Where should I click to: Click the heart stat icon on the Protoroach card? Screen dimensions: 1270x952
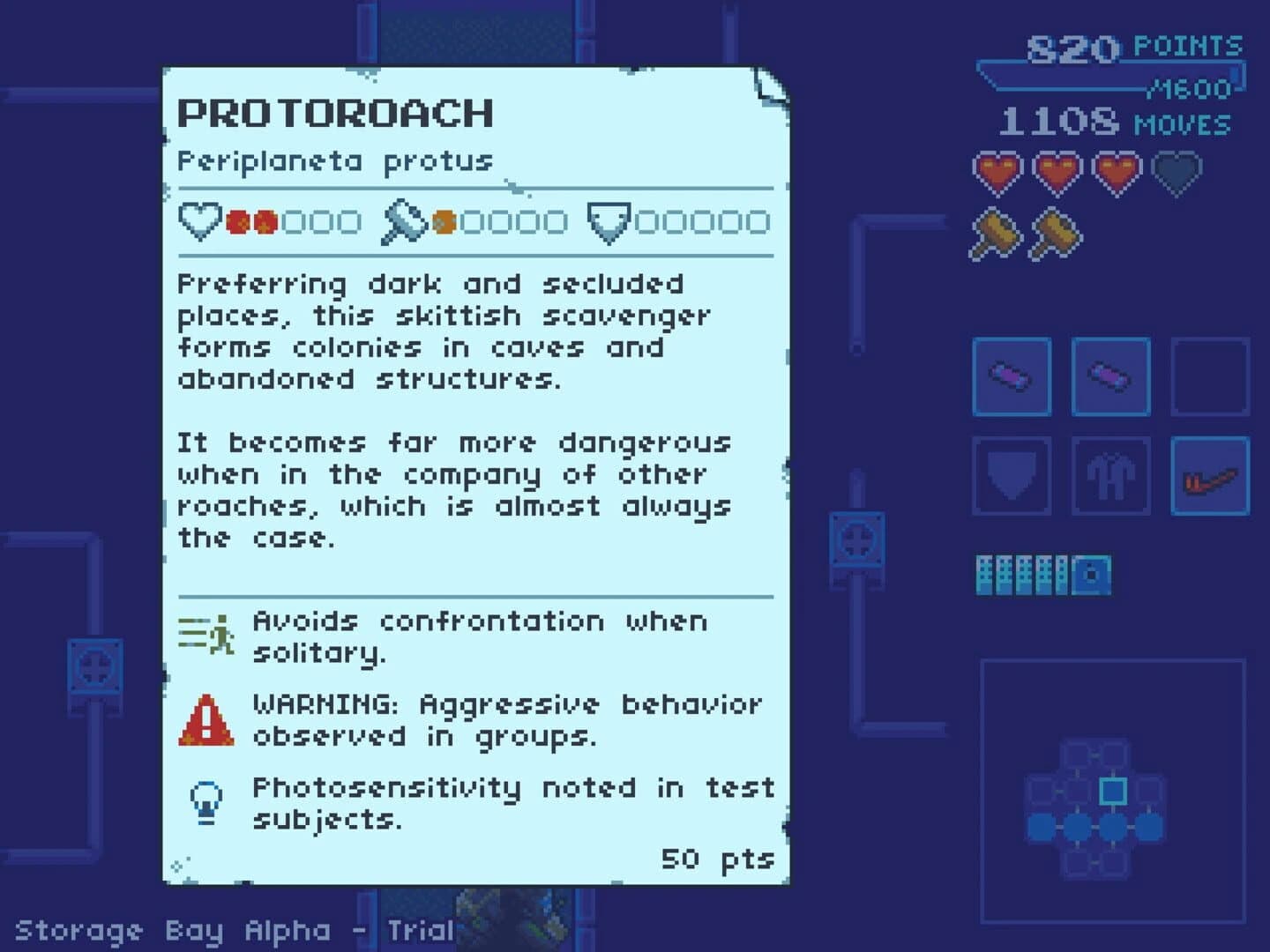pyautogui.click(x=199, y=220)
